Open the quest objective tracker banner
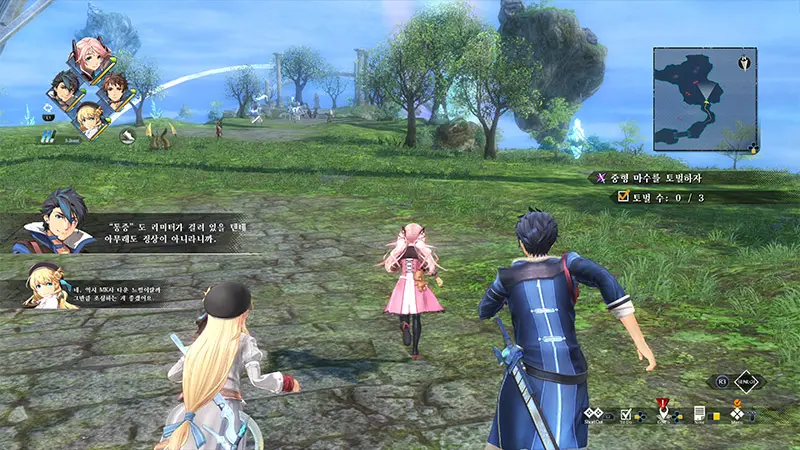Image resolution: width=800 pixels, height=450 pixels. click(x=690, y=177)
